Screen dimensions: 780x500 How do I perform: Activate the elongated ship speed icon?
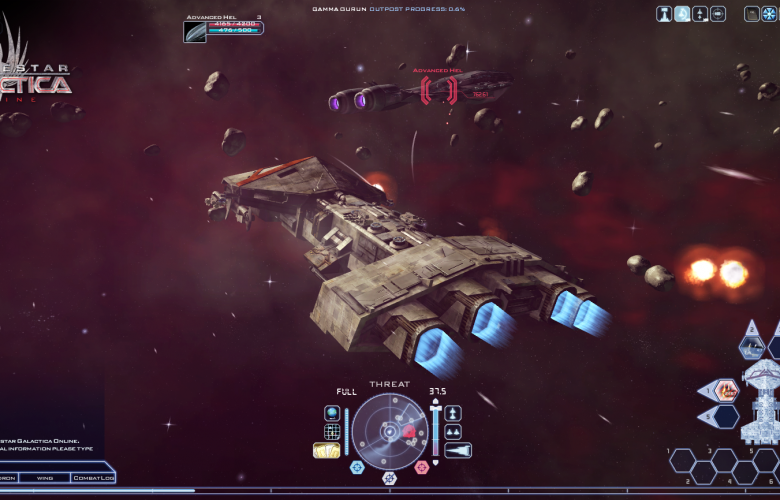[457, 450]
